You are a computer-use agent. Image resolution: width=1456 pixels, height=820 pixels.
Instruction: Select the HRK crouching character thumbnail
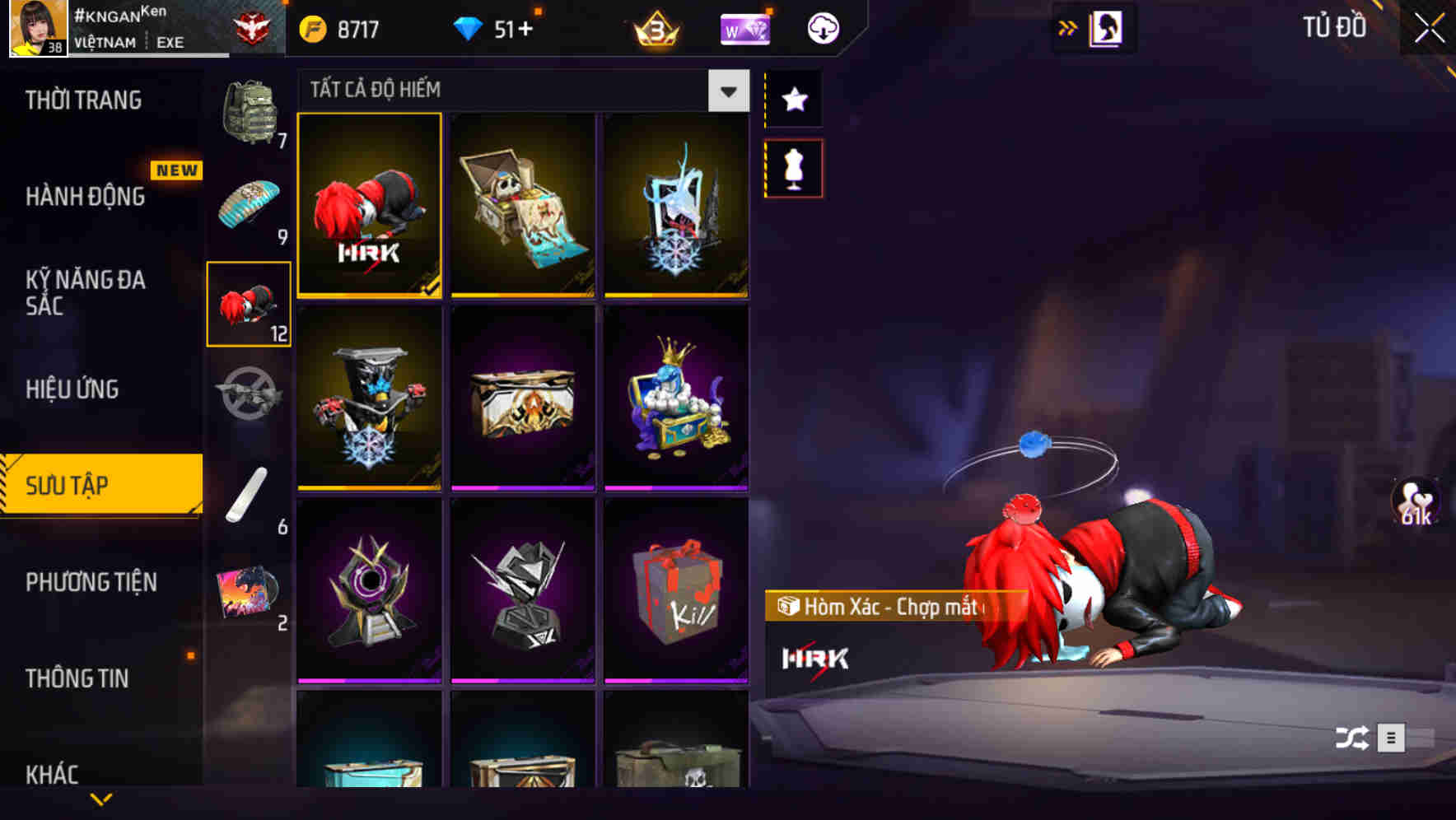pos(369,205)
